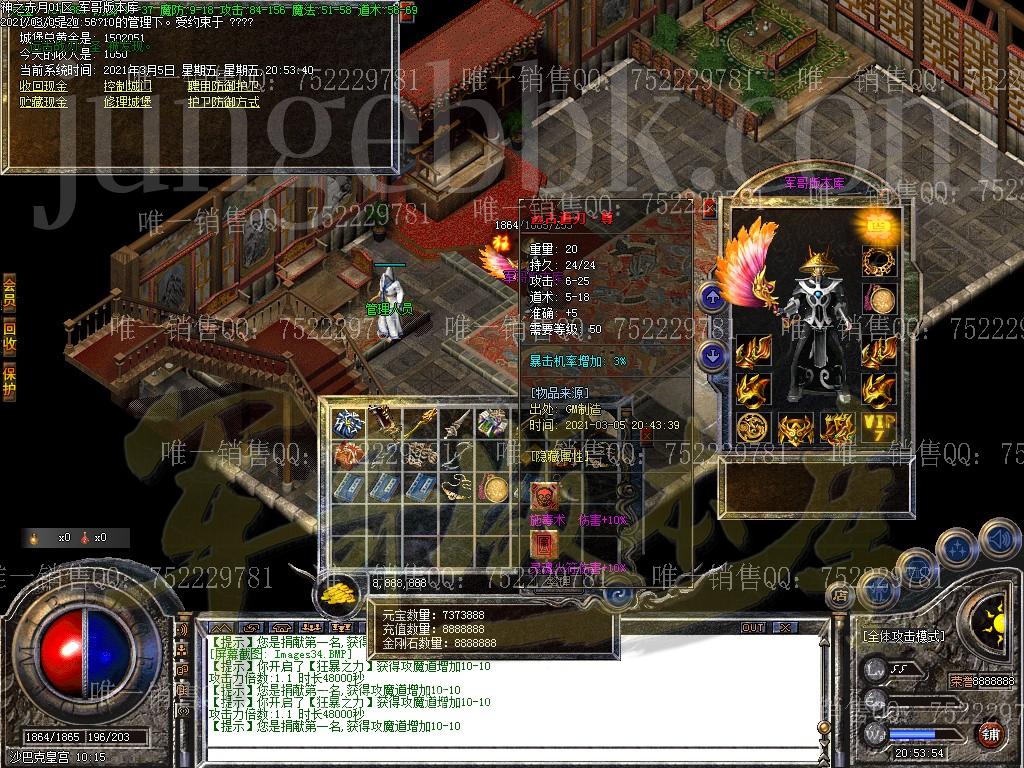This screenshot has width=1024, height=768.
Task: Select the gold chain necklace slot
Action: point(880,262)
